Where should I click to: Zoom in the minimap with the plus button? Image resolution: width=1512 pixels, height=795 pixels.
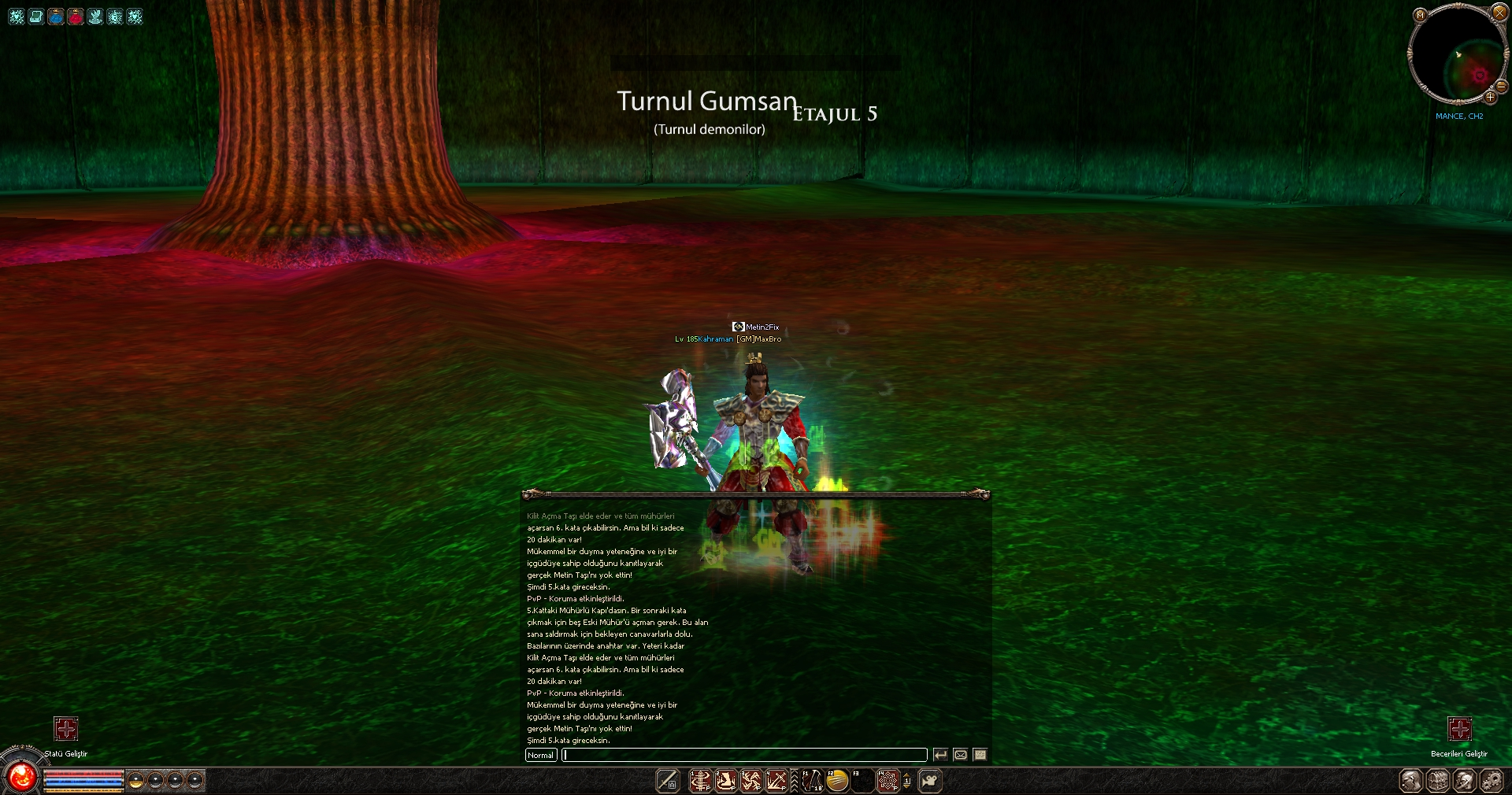coord(1490,97)
